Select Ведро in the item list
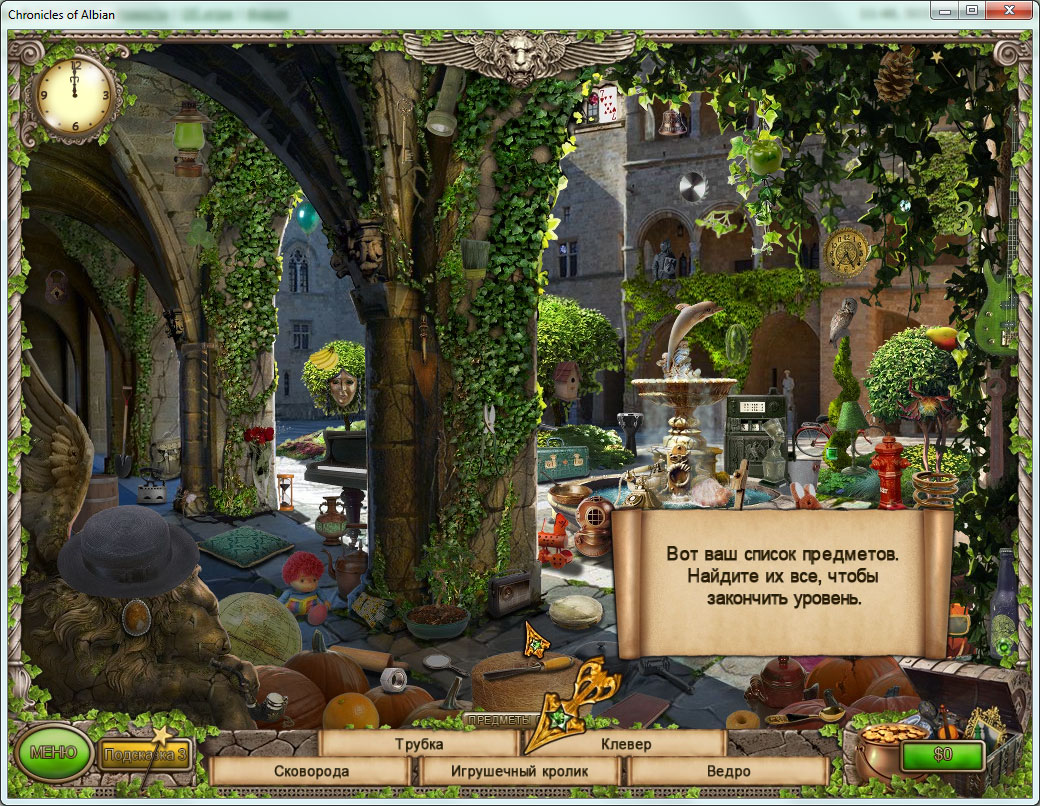The image size is (1040, 806). pyautogui.click(x=728, y=771)
